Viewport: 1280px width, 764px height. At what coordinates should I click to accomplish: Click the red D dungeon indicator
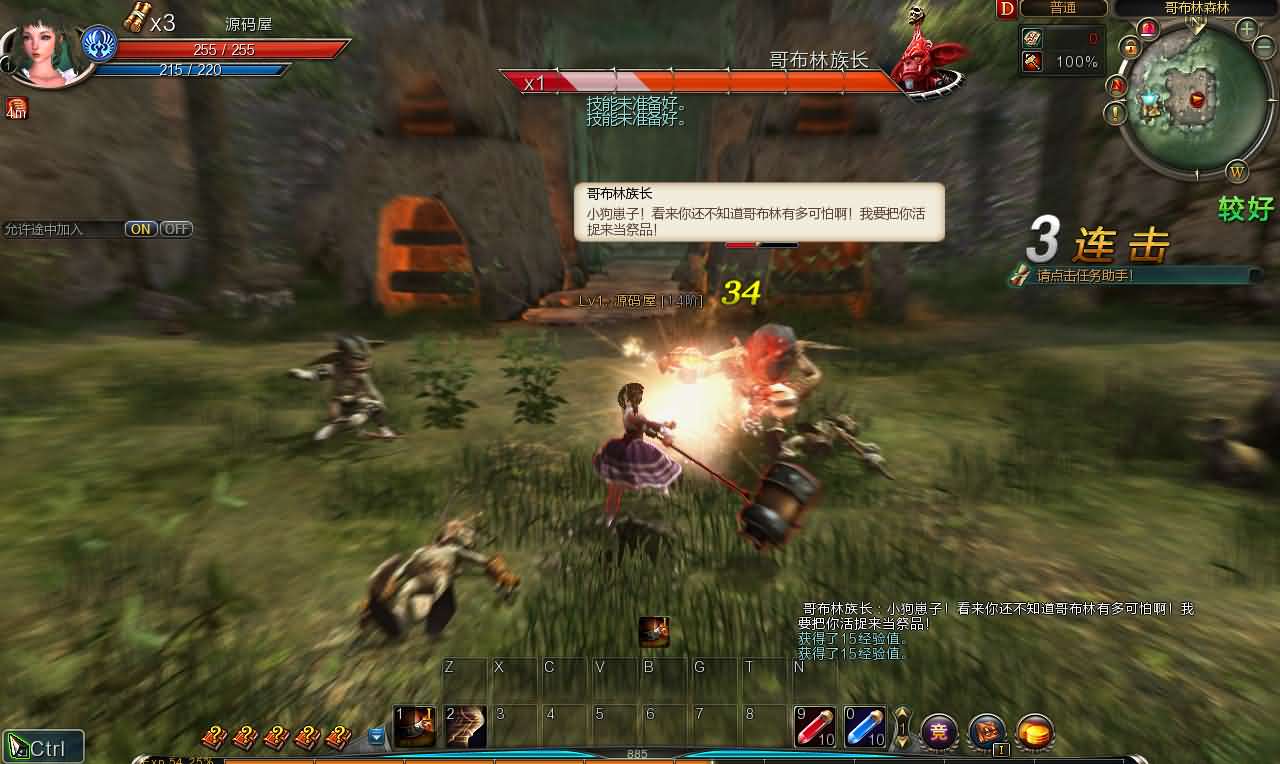click(1006, 9)
